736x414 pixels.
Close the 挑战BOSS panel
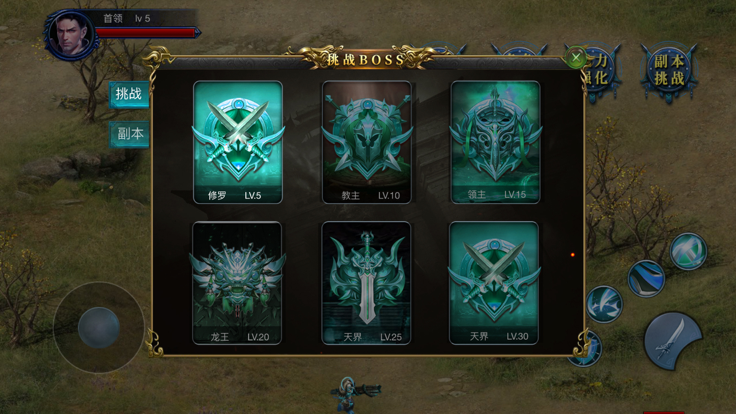coord(576,59)
